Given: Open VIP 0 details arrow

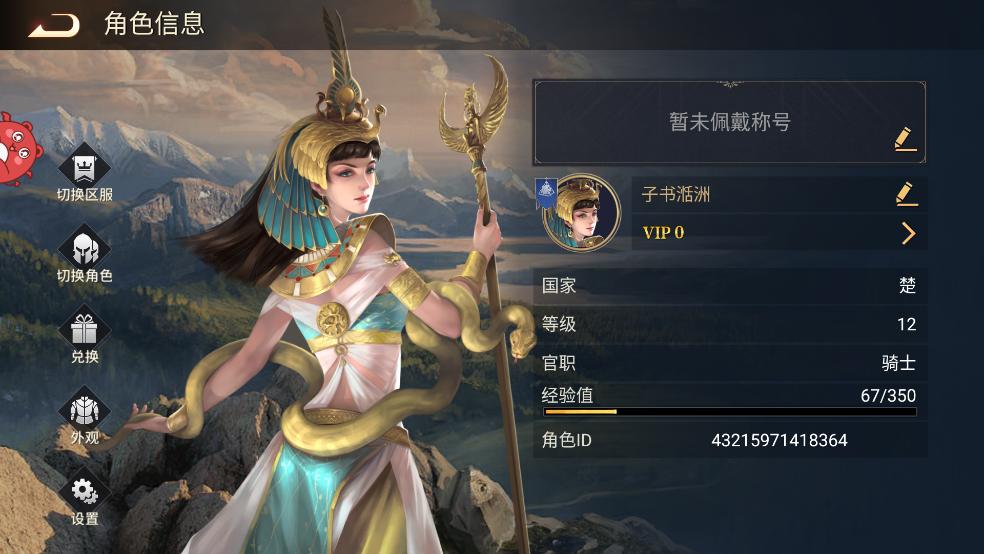Looking at the screenshot, I should click(x=908, y=233).
